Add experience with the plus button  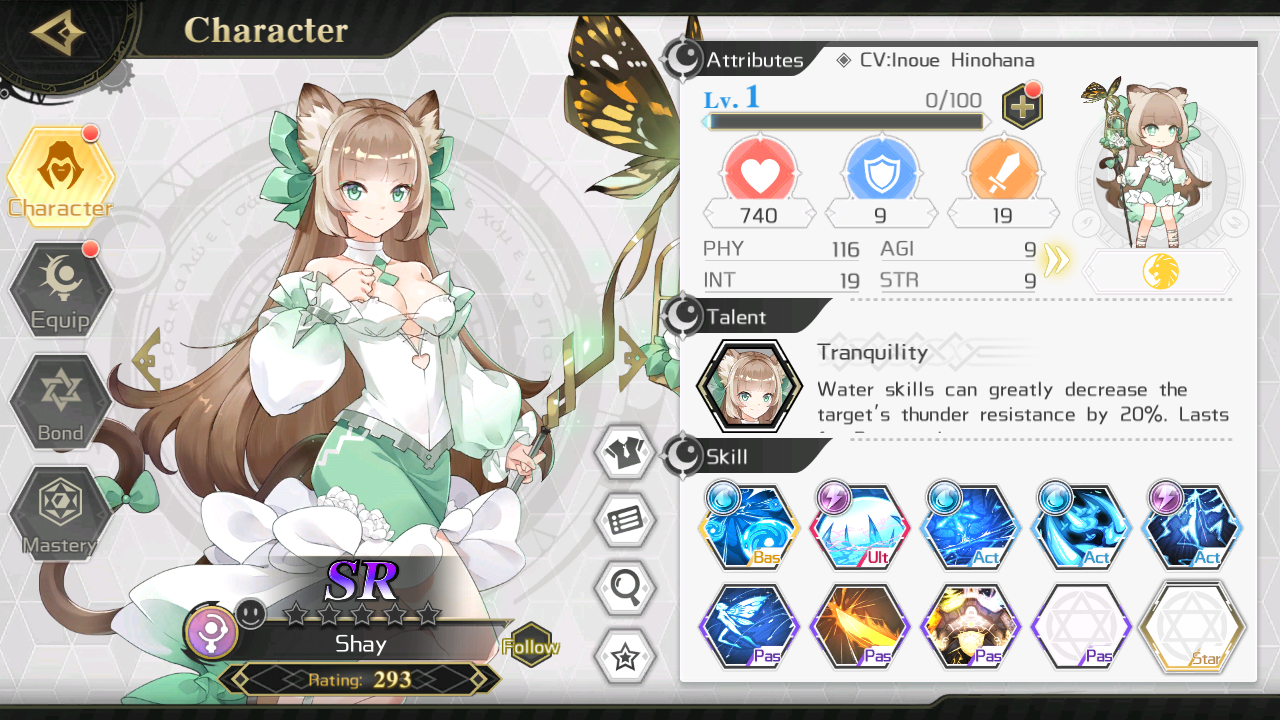[x=1021, y=105]
